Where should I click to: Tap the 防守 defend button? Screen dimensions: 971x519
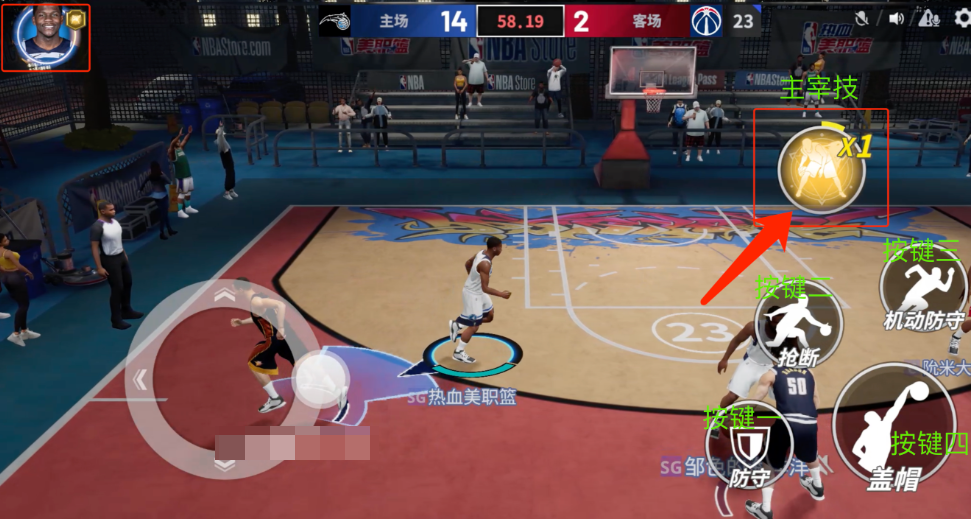click(750, 447)
